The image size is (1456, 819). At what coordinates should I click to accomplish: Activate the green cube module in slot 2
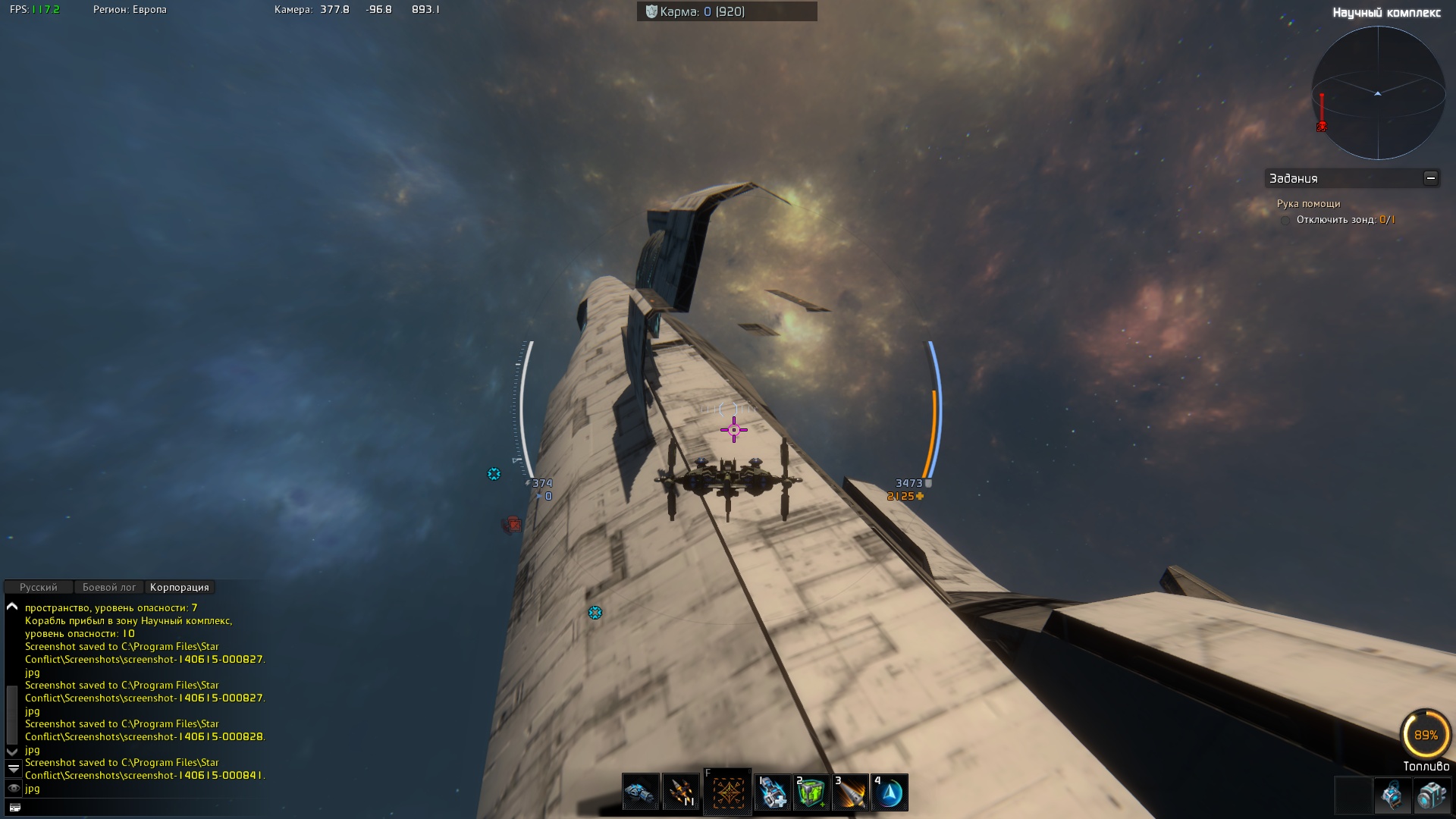tap(811, 792)
